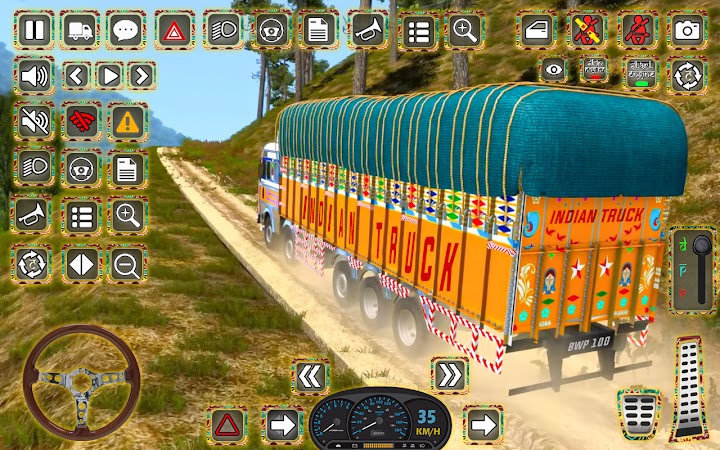Tap the double left chevron button
This screenshot has height=450, width=720.
point(311,376)
